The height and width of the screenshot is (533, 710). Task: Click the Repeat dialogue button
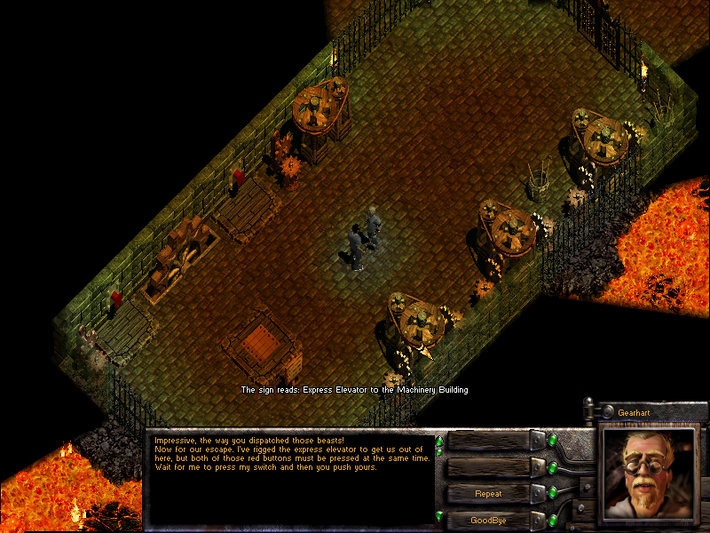click(x=488, y=494)
